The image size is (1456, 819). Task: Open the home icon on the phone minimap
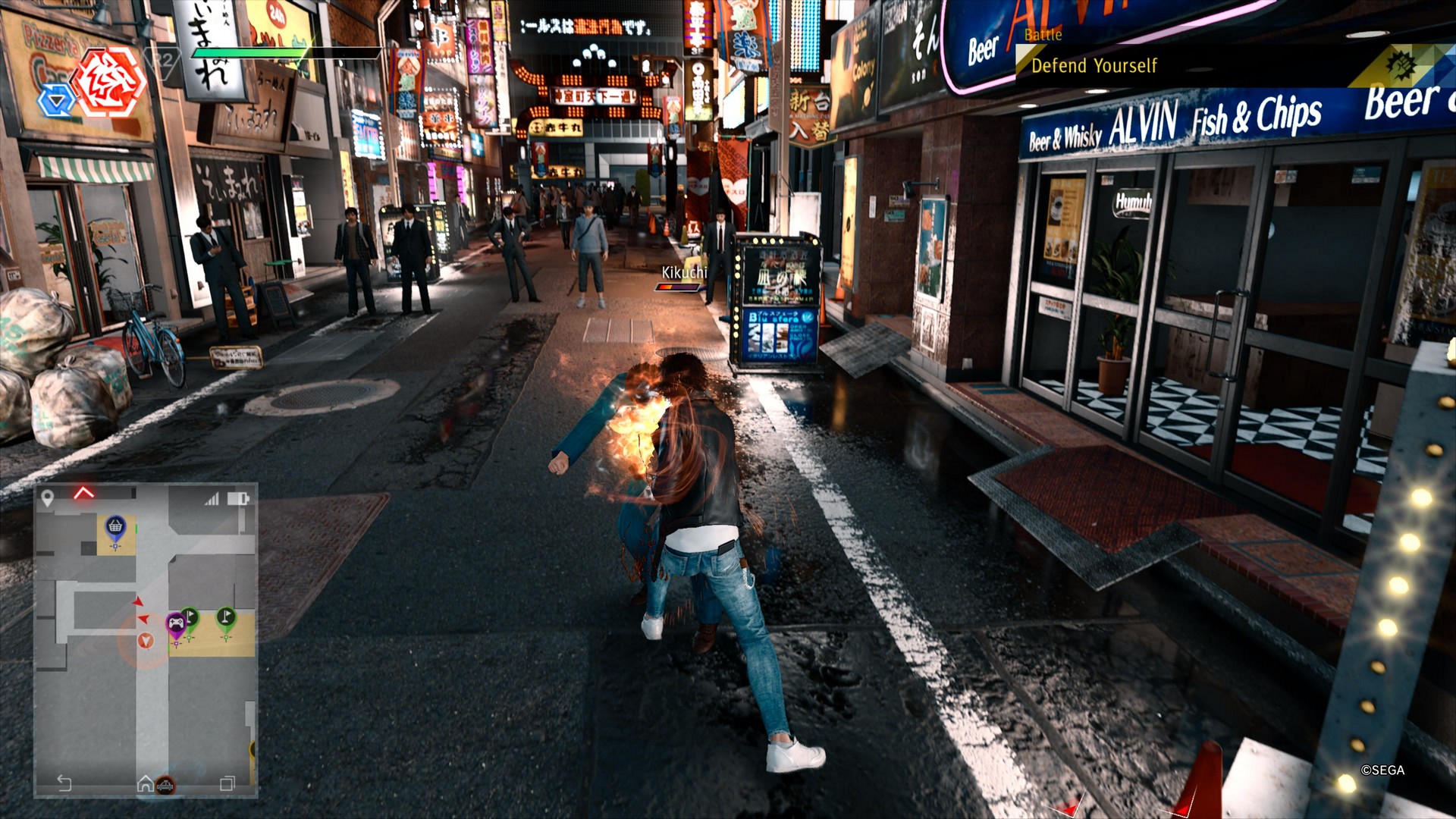[145, 783]
